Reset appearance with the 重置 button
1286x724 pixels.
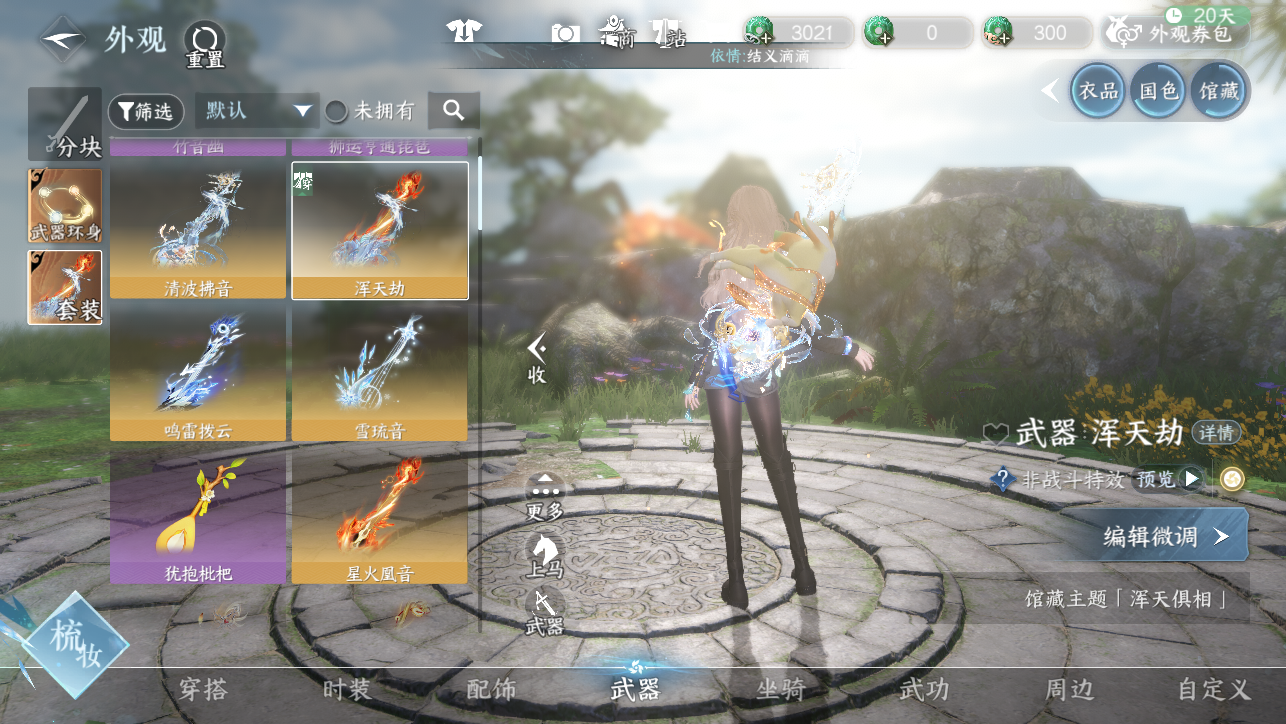point(204,44)
